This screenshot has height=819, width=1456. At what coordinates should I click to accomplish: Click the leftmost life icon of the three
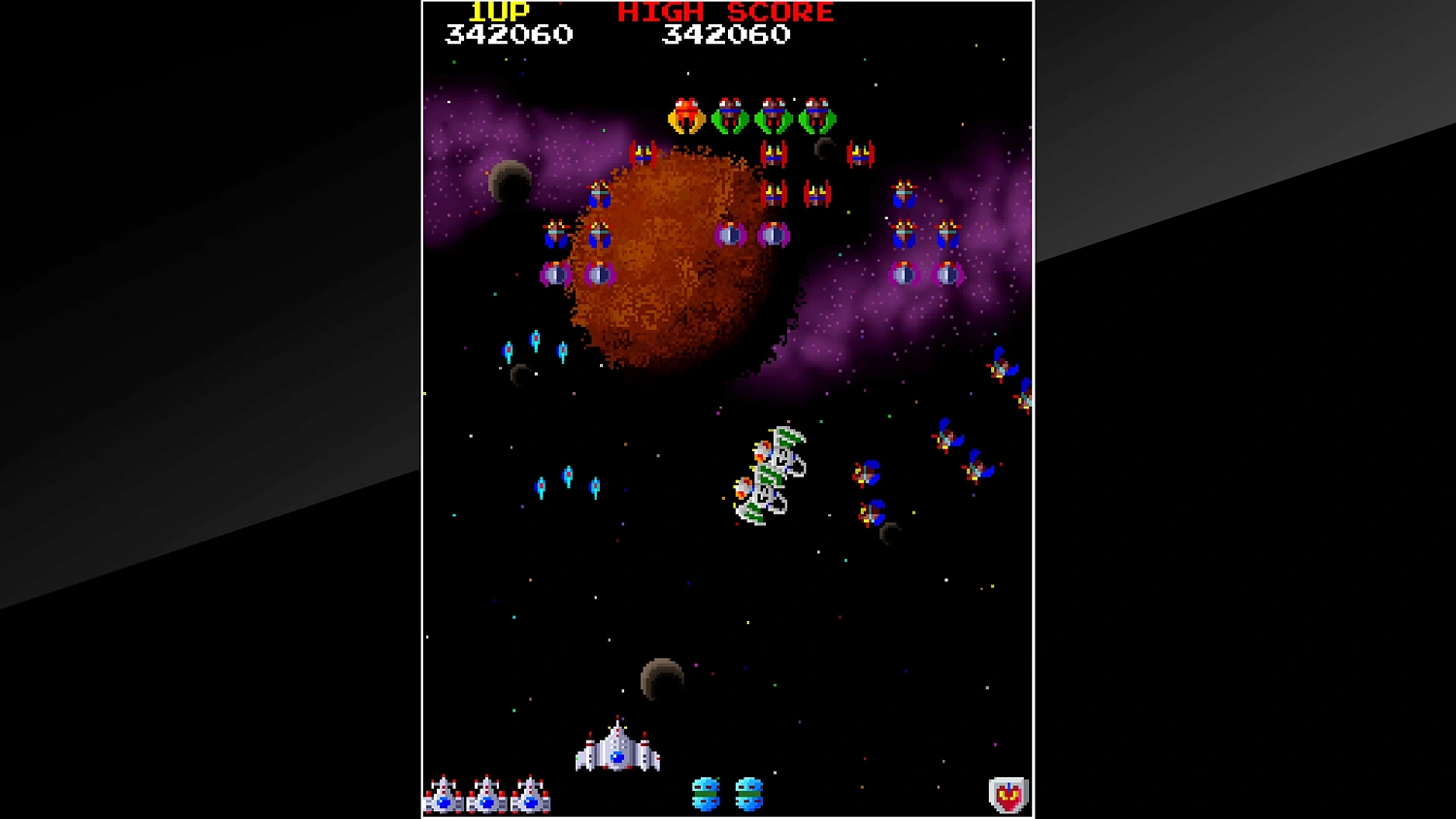(444, 796)
